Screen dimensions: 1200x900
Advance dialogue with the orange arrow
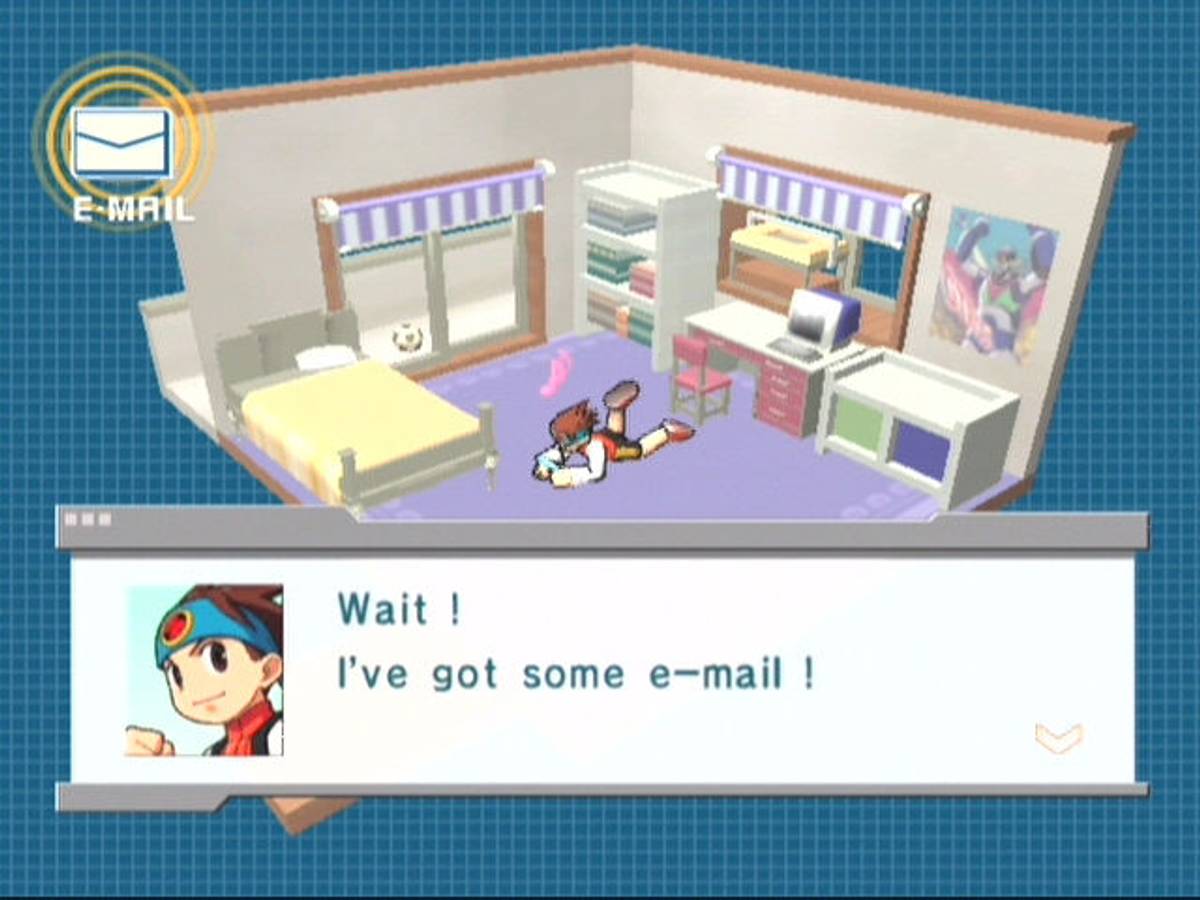(x=1058, y=739)
